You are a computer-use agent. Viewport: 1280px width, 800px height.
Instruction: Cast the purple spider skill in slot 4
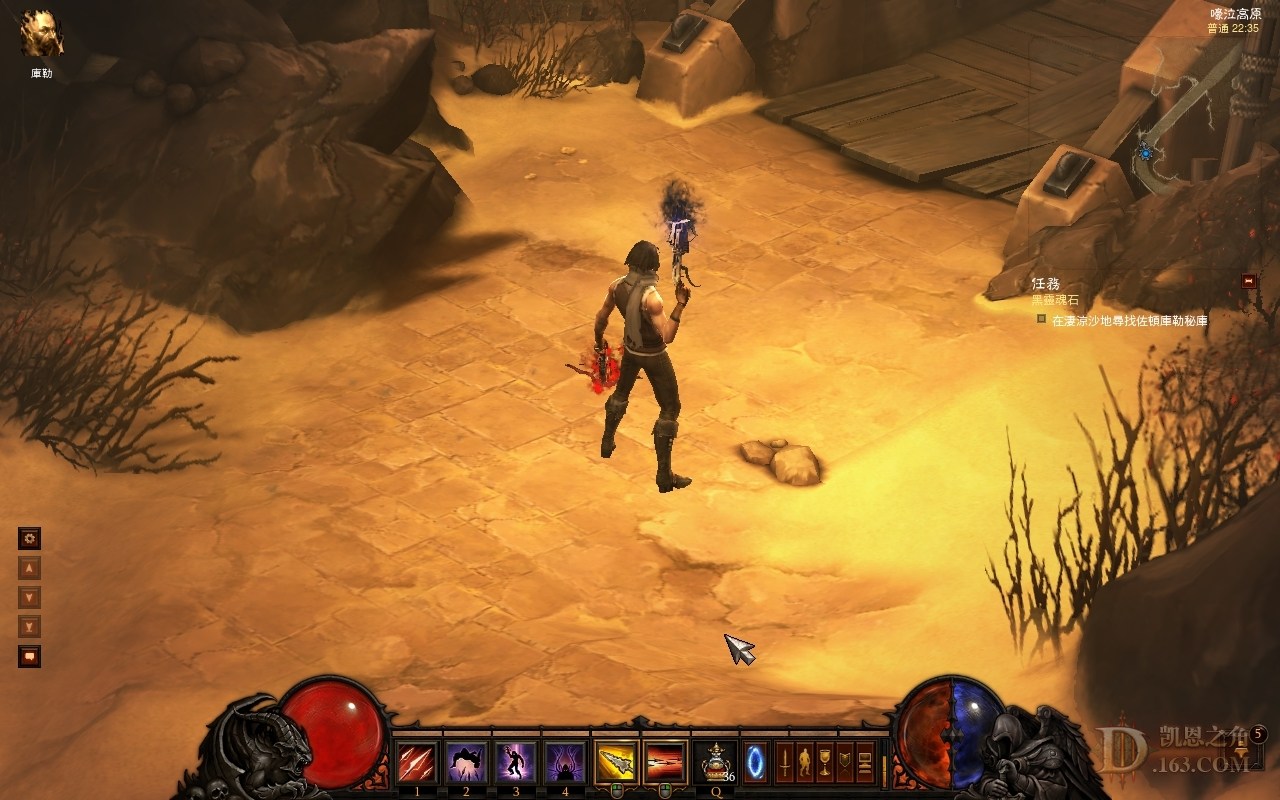coord(565,763)
